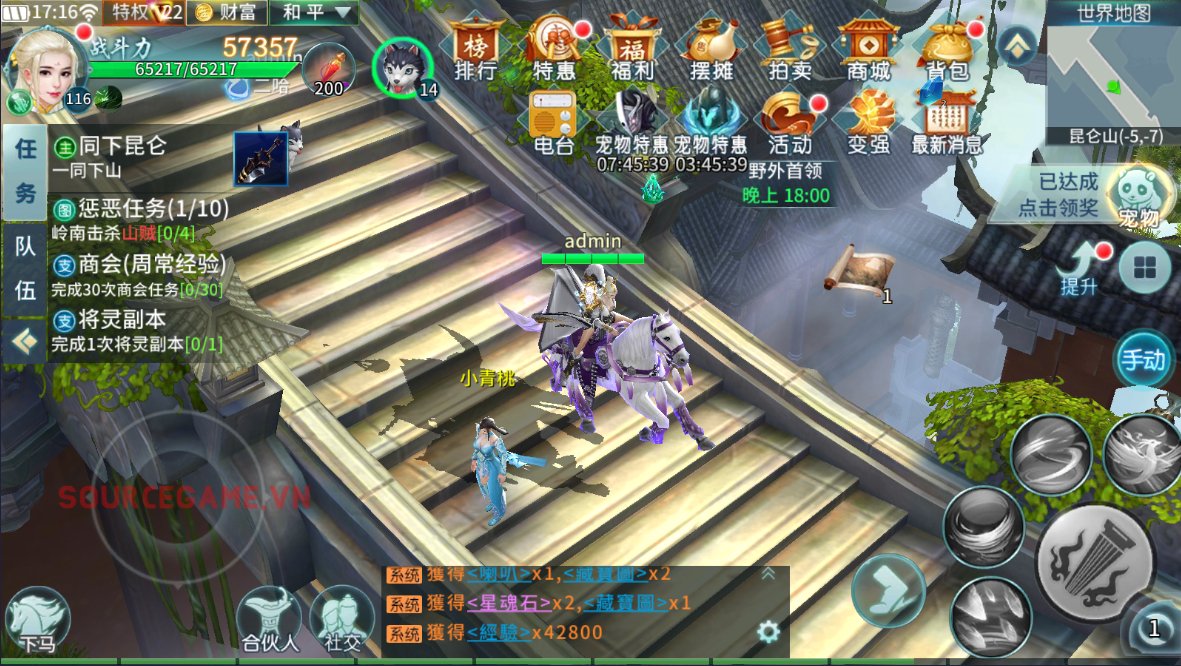This screenshot has height=666, width=1181.
Task: Open 最新消息 latest news
Action: (x=946, y=124)
